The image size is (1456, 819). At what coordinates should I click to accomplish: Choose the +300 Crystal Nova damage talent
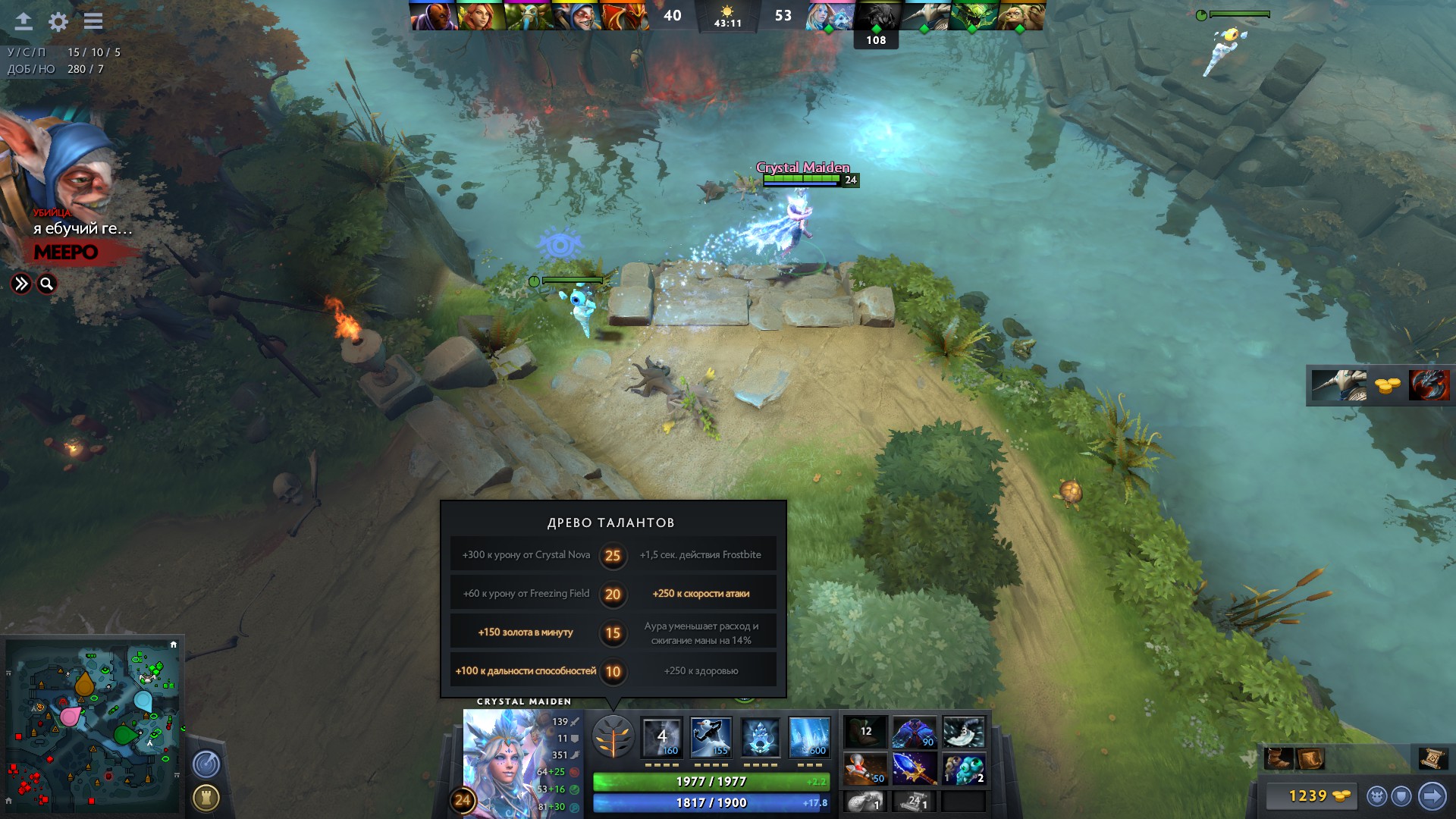[526, 555]
